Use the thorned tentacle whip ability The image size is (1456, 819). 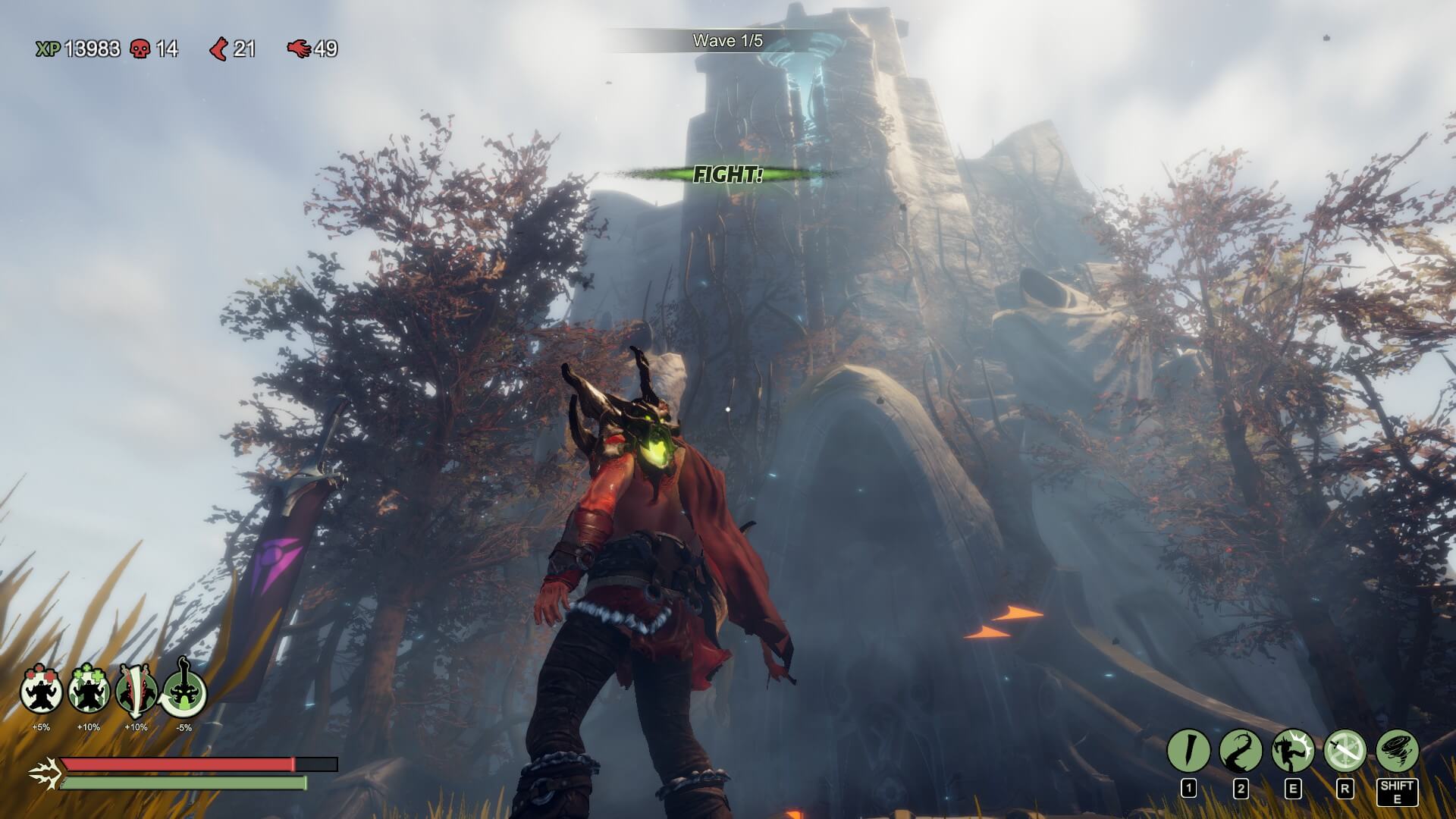pyautogui.click(x=1241, y=752)
